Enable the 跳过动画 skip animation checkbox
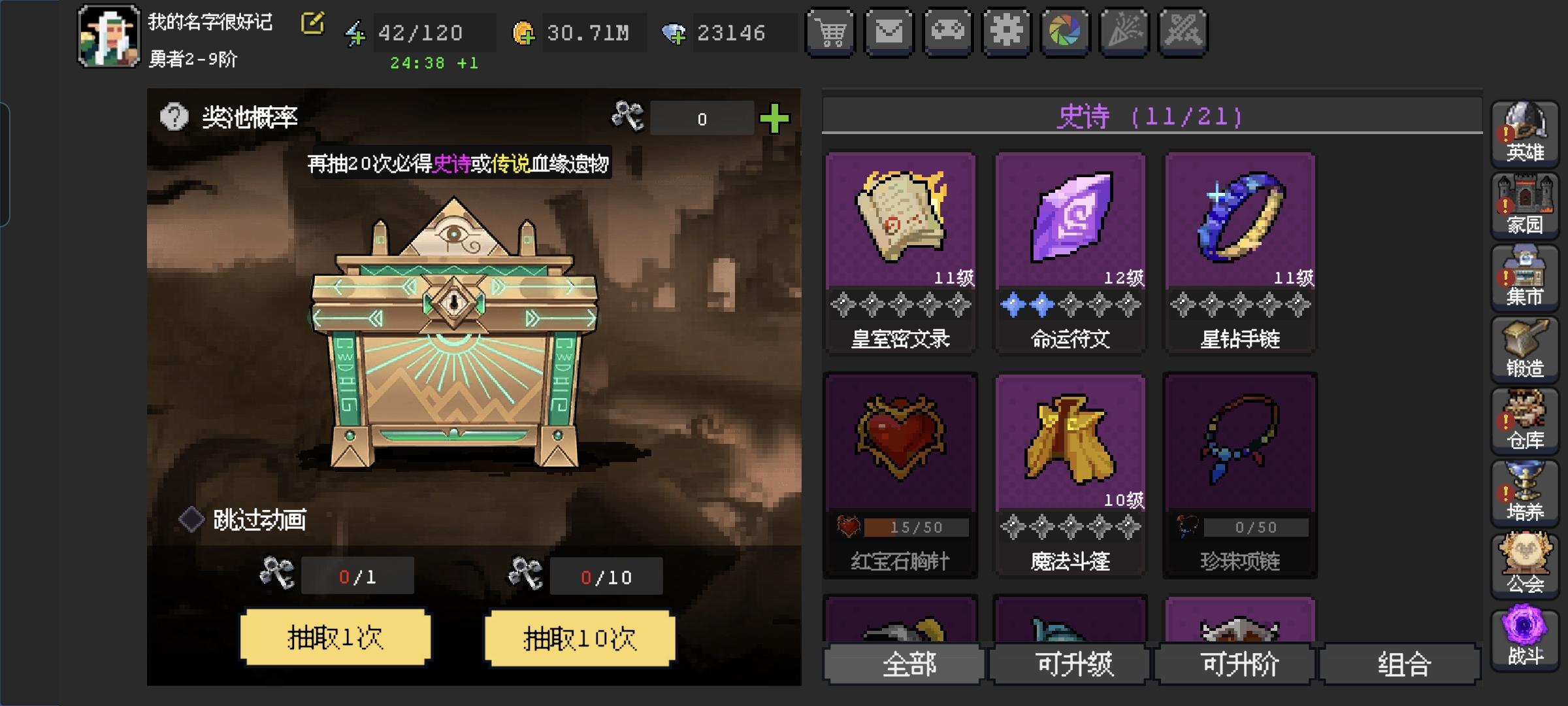The image size is (1568, 706). [x=190, y=516]
